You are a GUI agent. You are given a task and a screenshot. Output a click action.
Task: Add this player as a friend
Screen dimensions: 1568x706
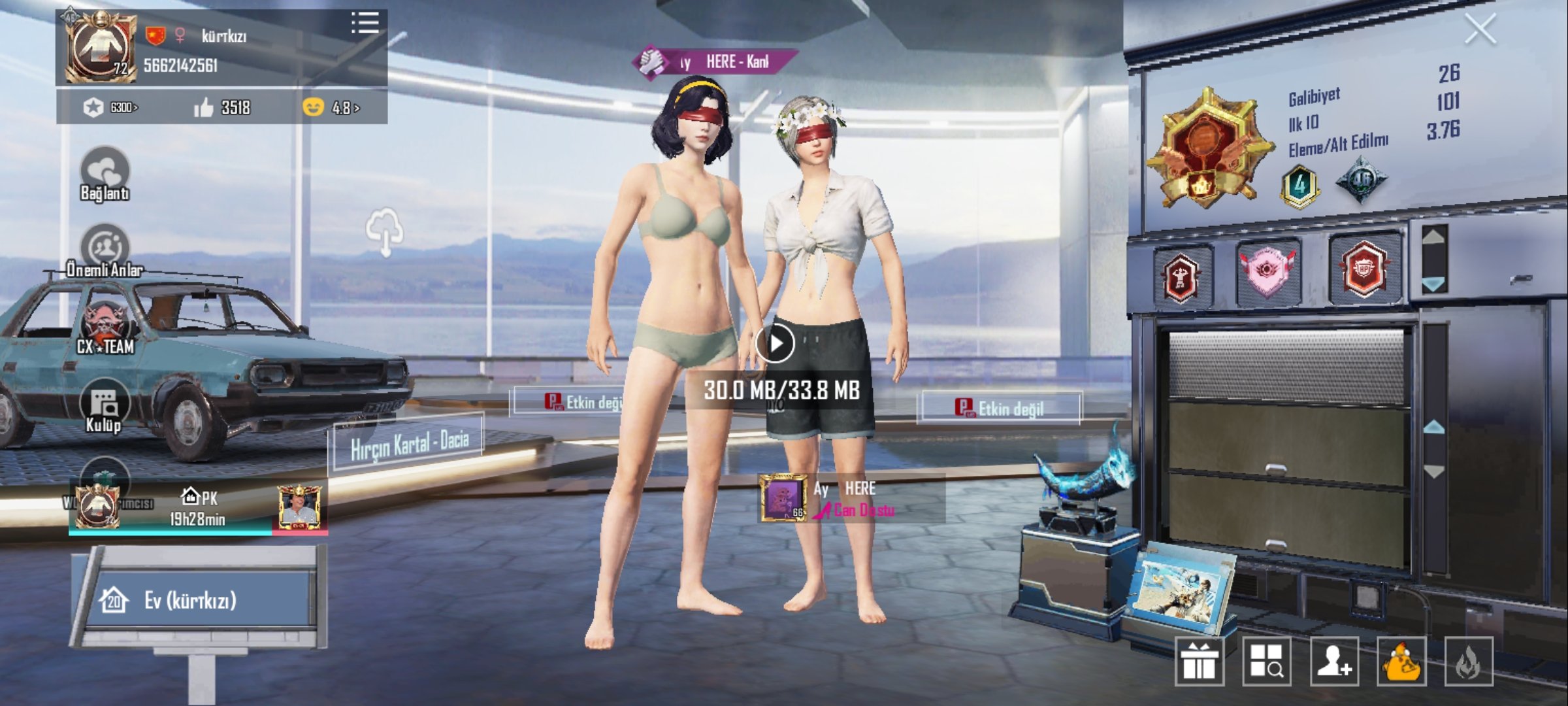tap(1334, 662)
